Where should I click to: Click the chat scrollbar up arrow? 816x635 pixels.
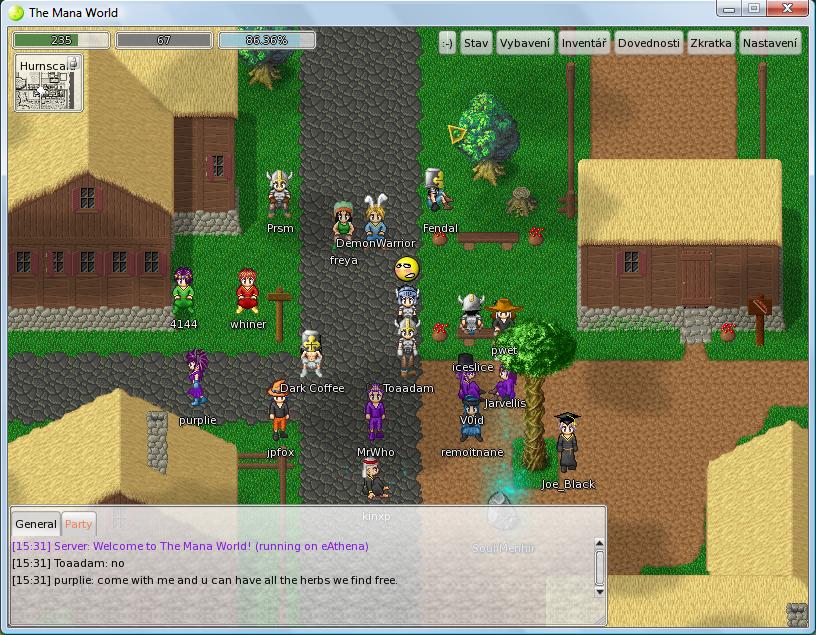599,541
